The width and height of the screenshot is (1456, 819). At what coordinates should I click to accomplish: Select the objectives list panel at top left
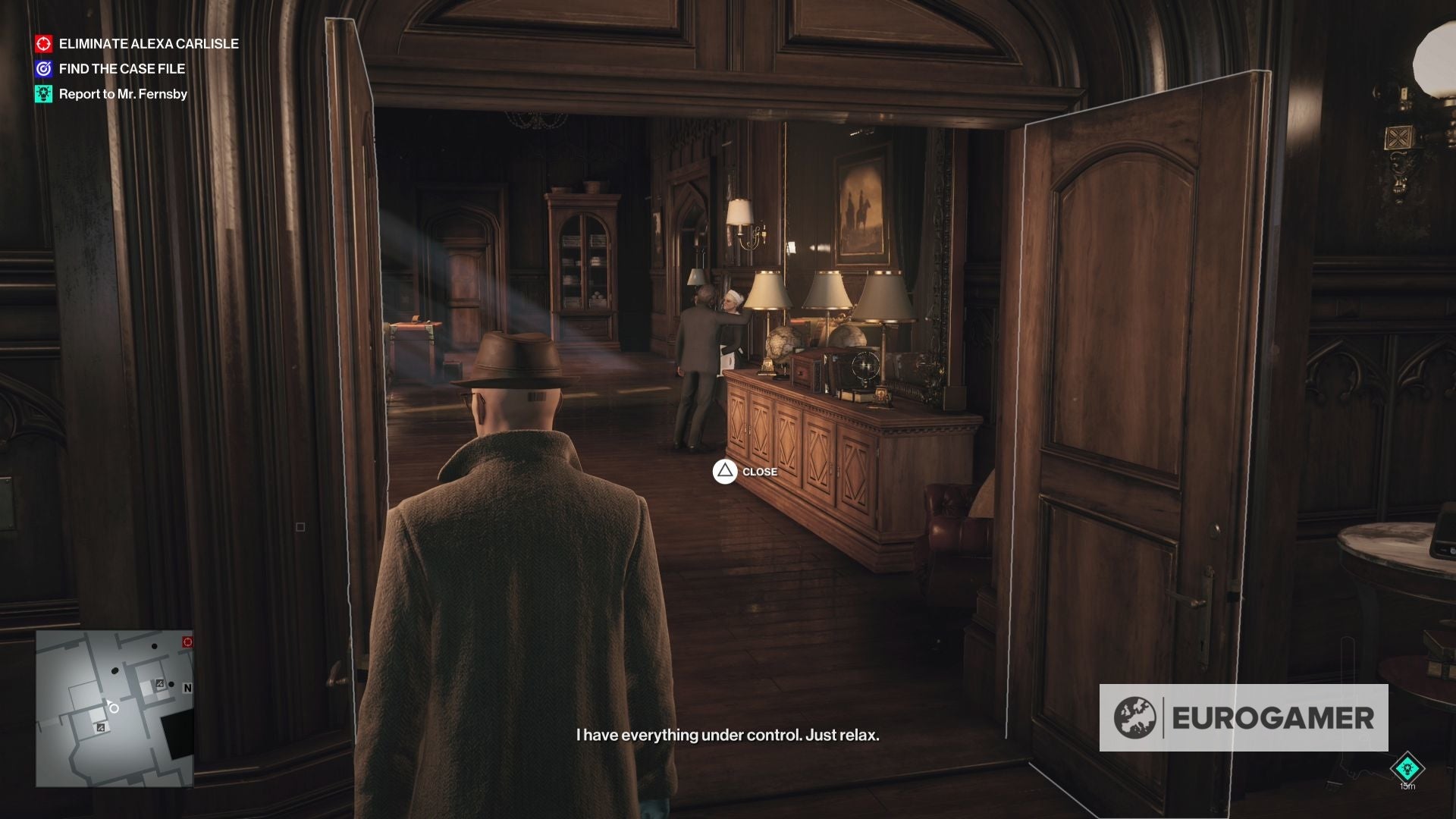click(x=135, y=68)
